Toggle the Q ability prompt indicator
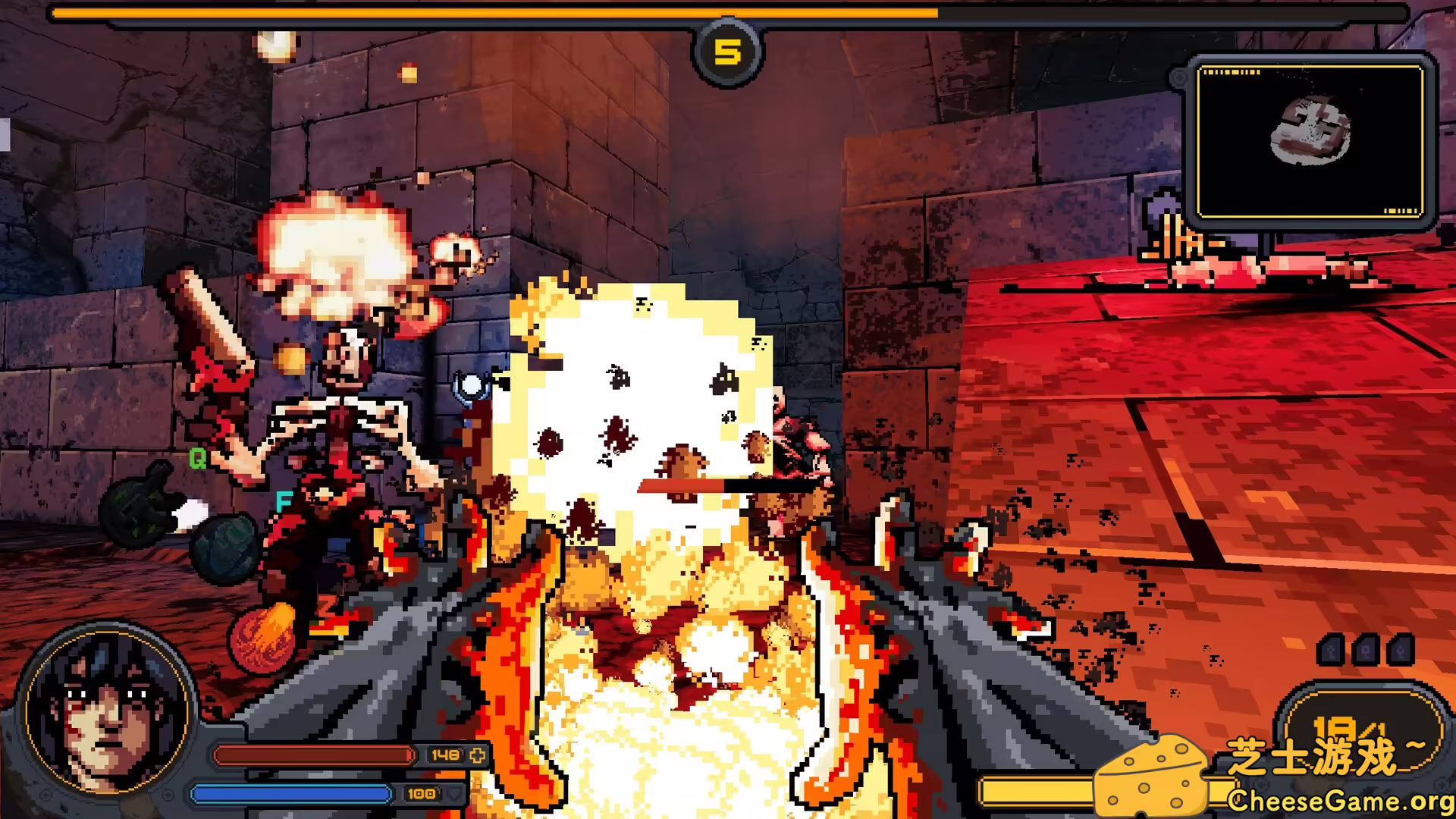The width and height of the screenshot is (1456, 819). coord(198,458)
